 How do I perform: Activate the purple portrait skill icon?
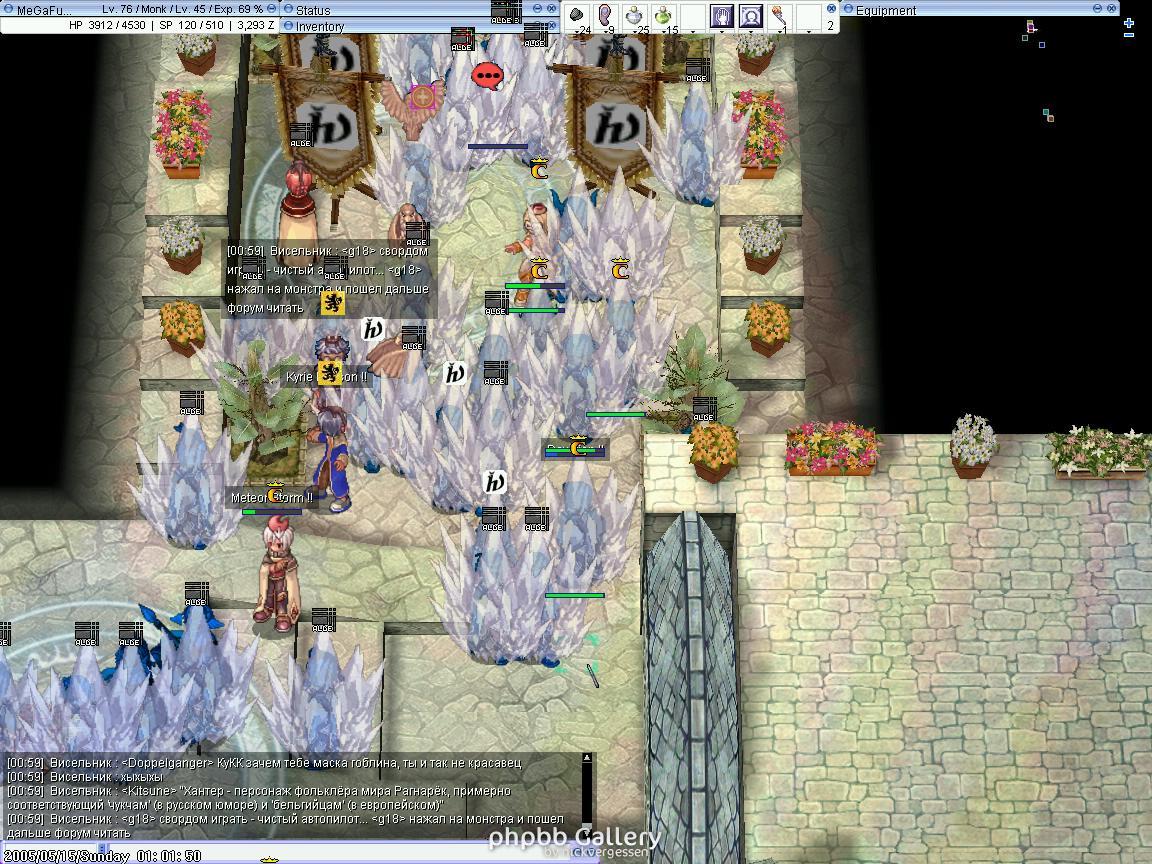750,15
